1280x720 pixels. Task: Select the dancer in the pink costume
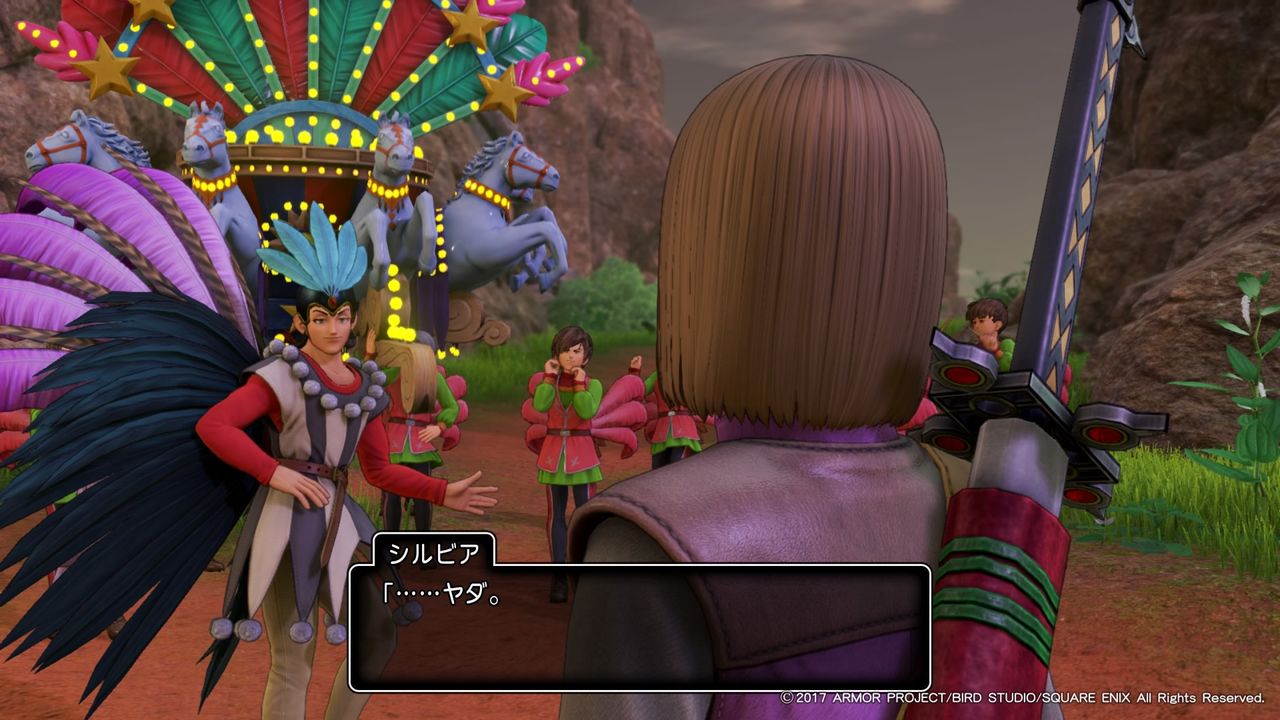(570, 430)
